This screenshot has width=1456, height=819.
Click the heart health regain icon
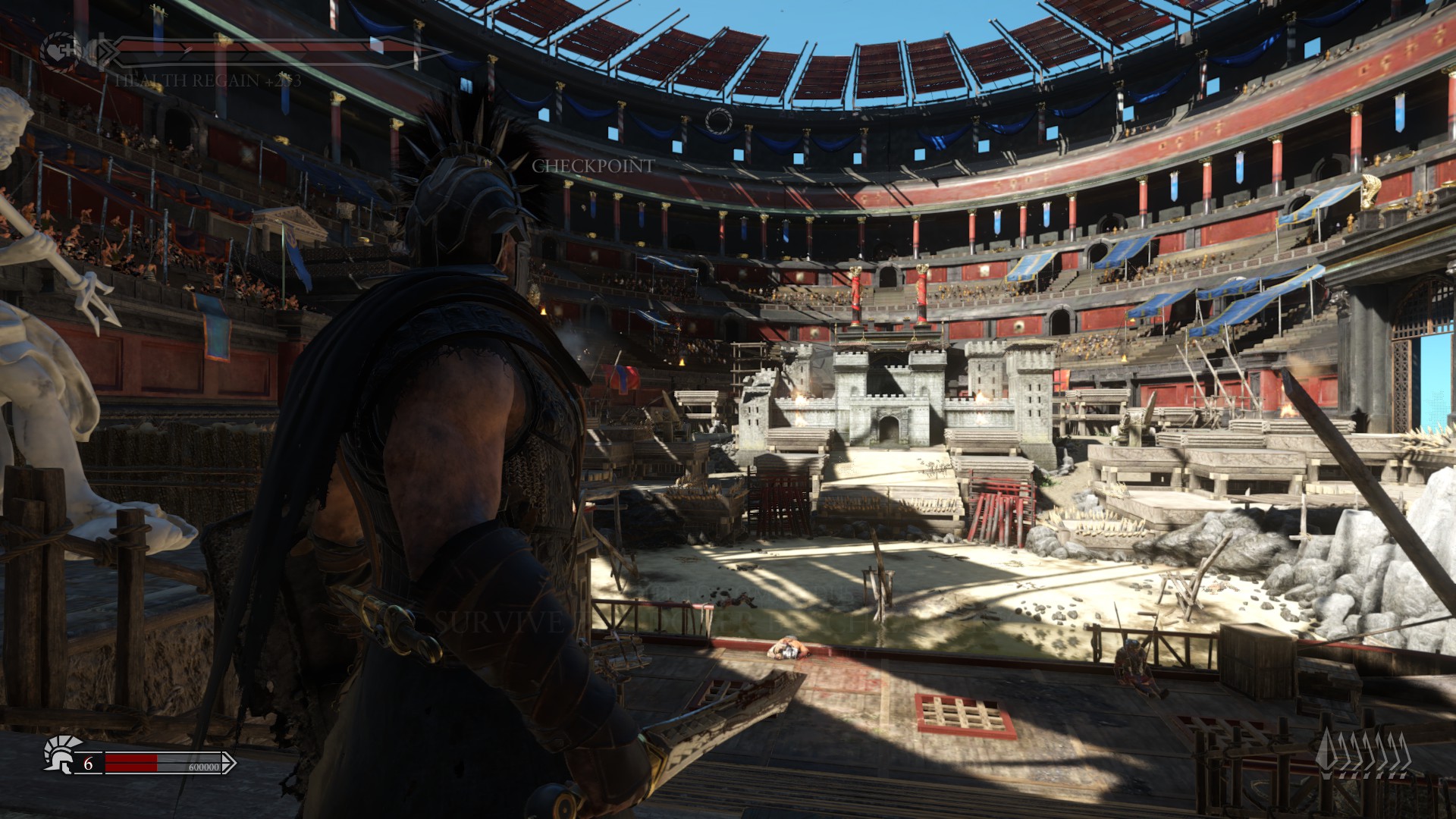[x=58, y=49]
